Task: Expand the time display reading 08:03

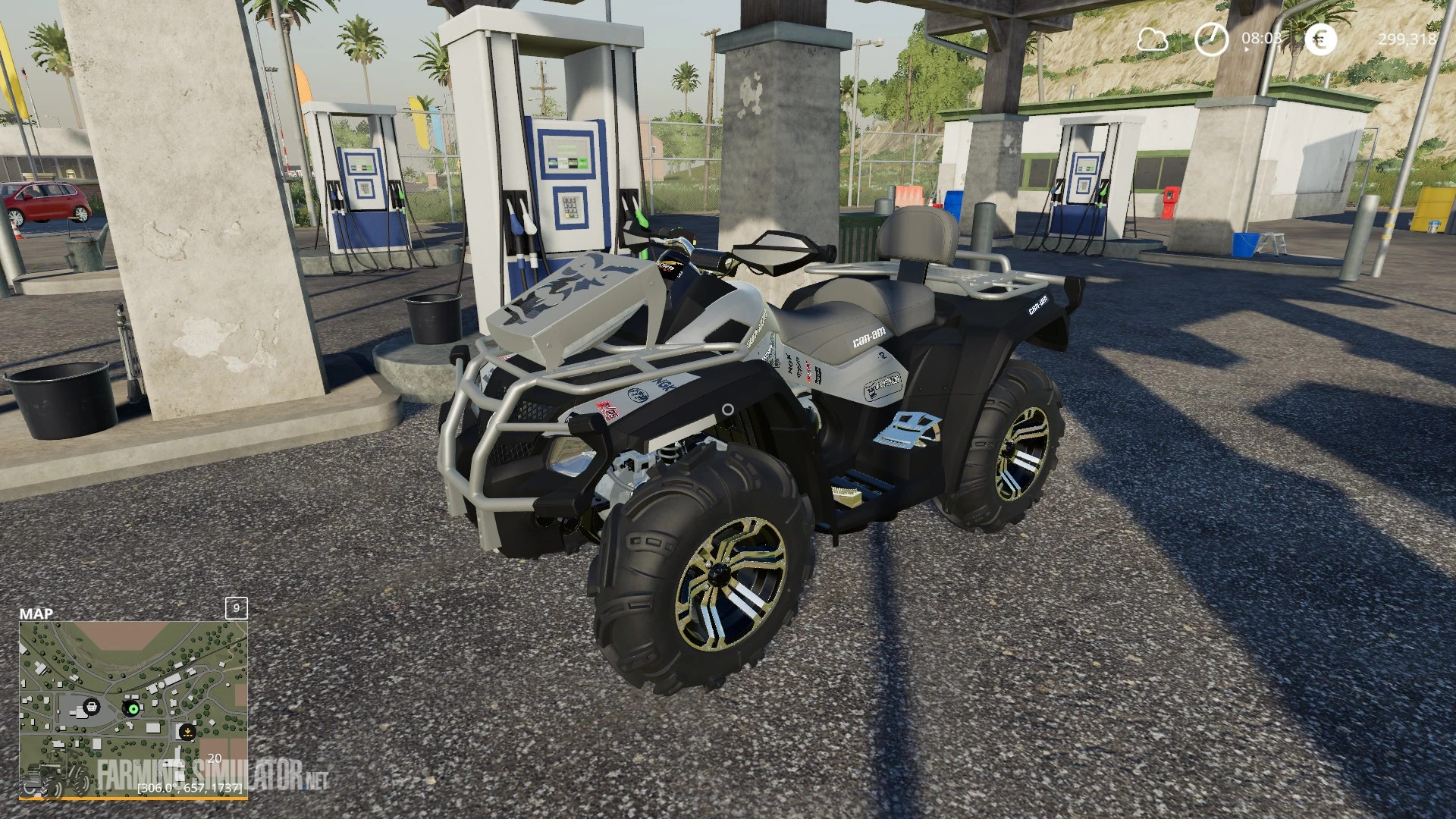Action: coord(1262,38)
